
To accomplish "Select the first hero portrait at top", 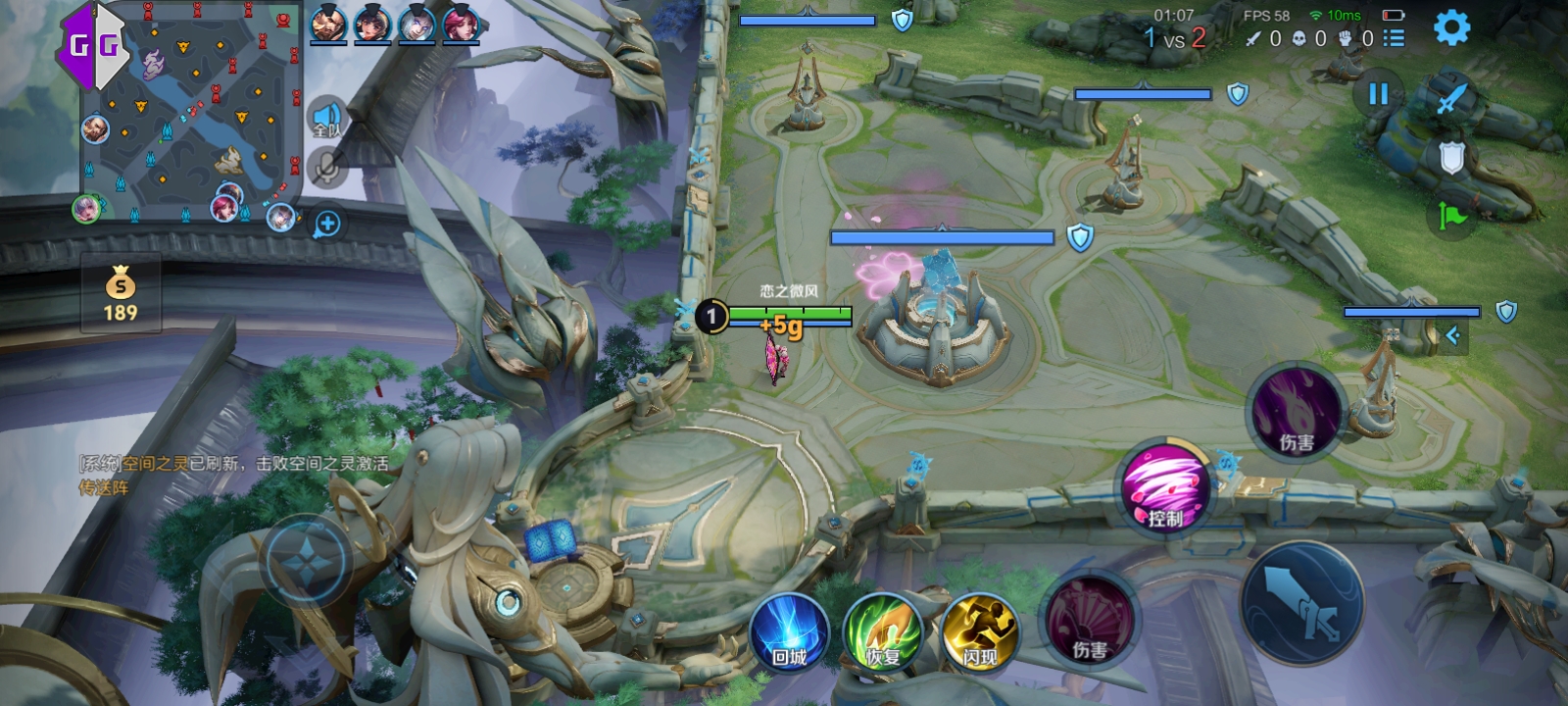I will point(328,24).
